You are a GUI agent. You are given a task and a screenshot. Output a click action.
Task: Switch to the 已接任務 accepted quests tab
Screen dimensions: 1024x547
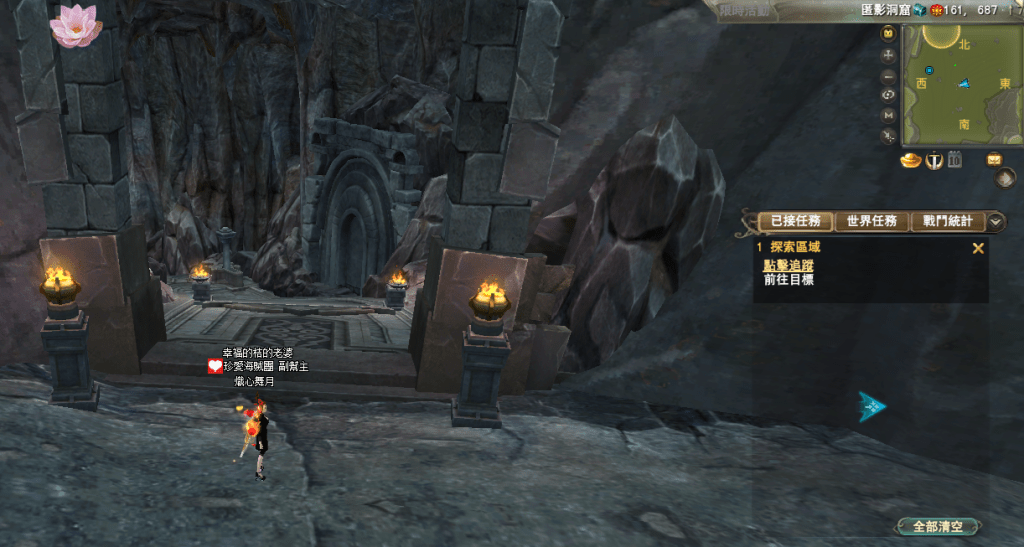pos(795,221)
